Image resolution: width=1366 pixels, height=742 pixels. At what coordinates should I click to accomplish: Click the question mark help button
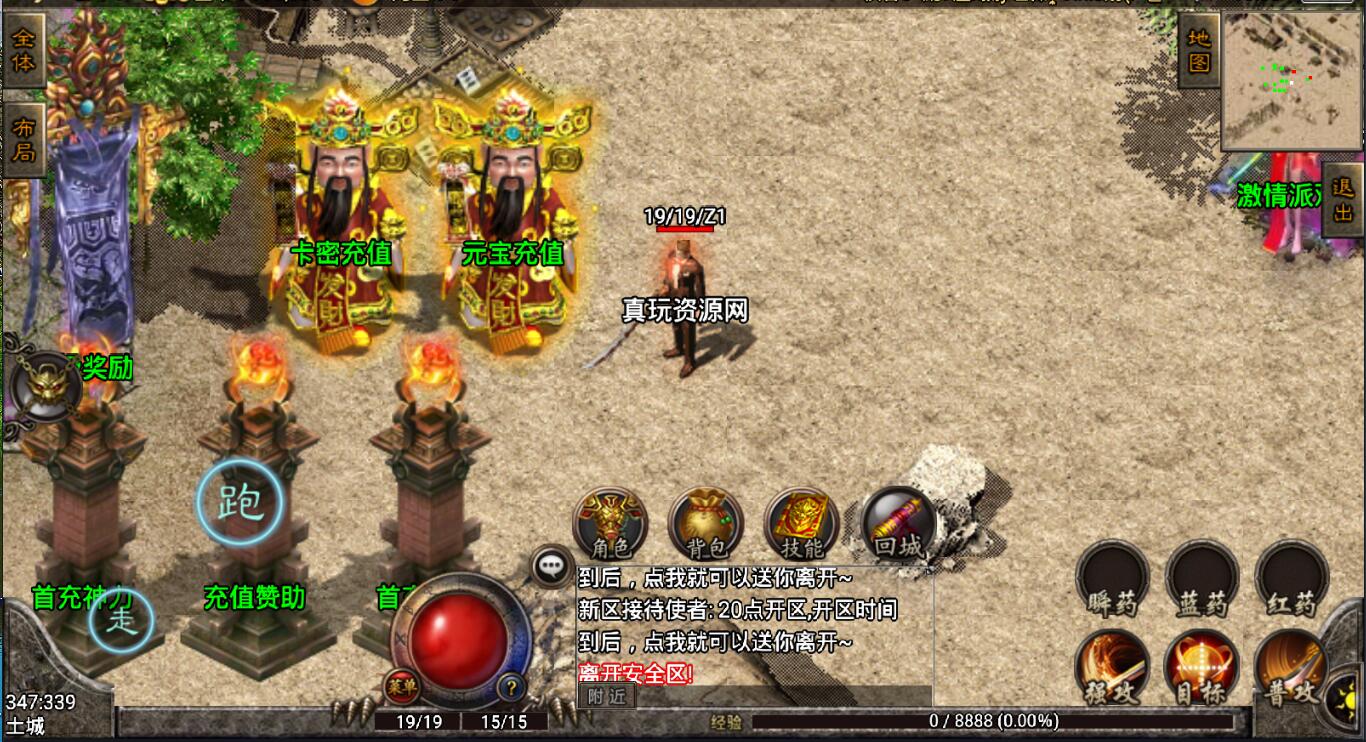[512, 687]
